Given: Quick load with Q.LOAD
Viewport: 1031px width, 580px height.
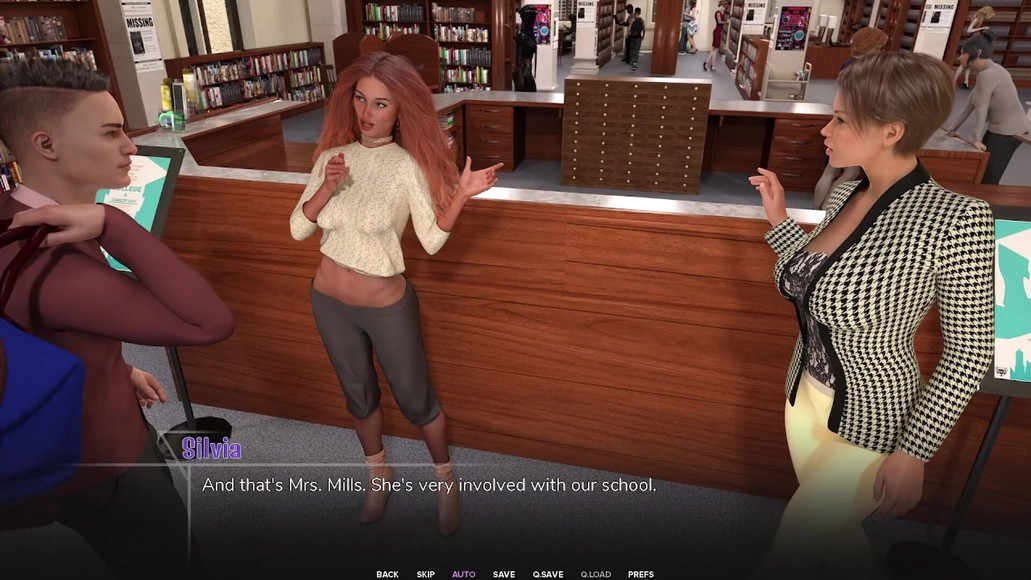Looking at the screenshot, I should click(x=595, y=574).
